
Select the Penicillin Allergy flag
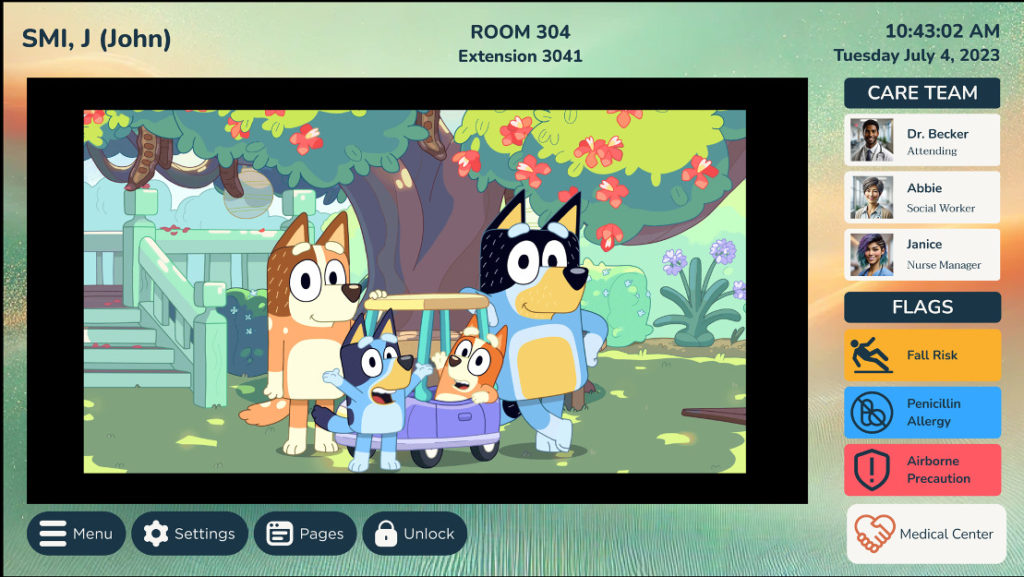point(921,412)
